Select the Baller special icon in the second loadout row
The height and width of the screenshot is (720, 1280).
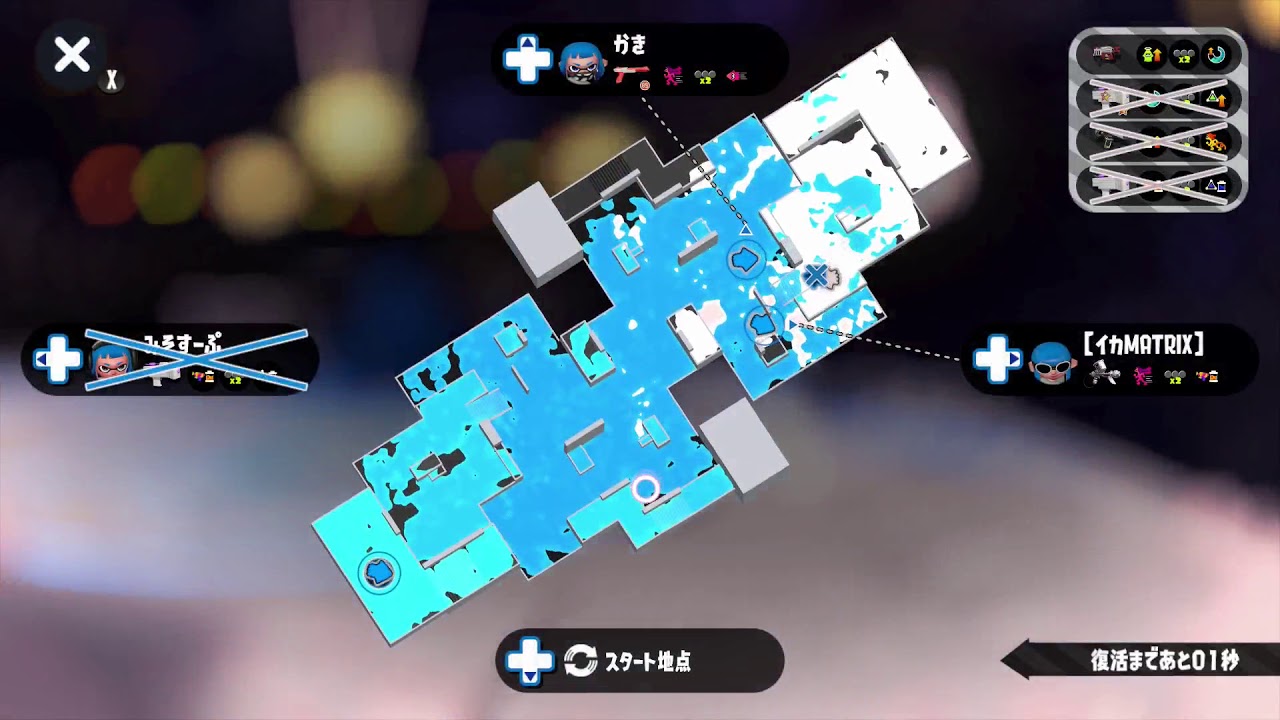(x=1152, y=98)
